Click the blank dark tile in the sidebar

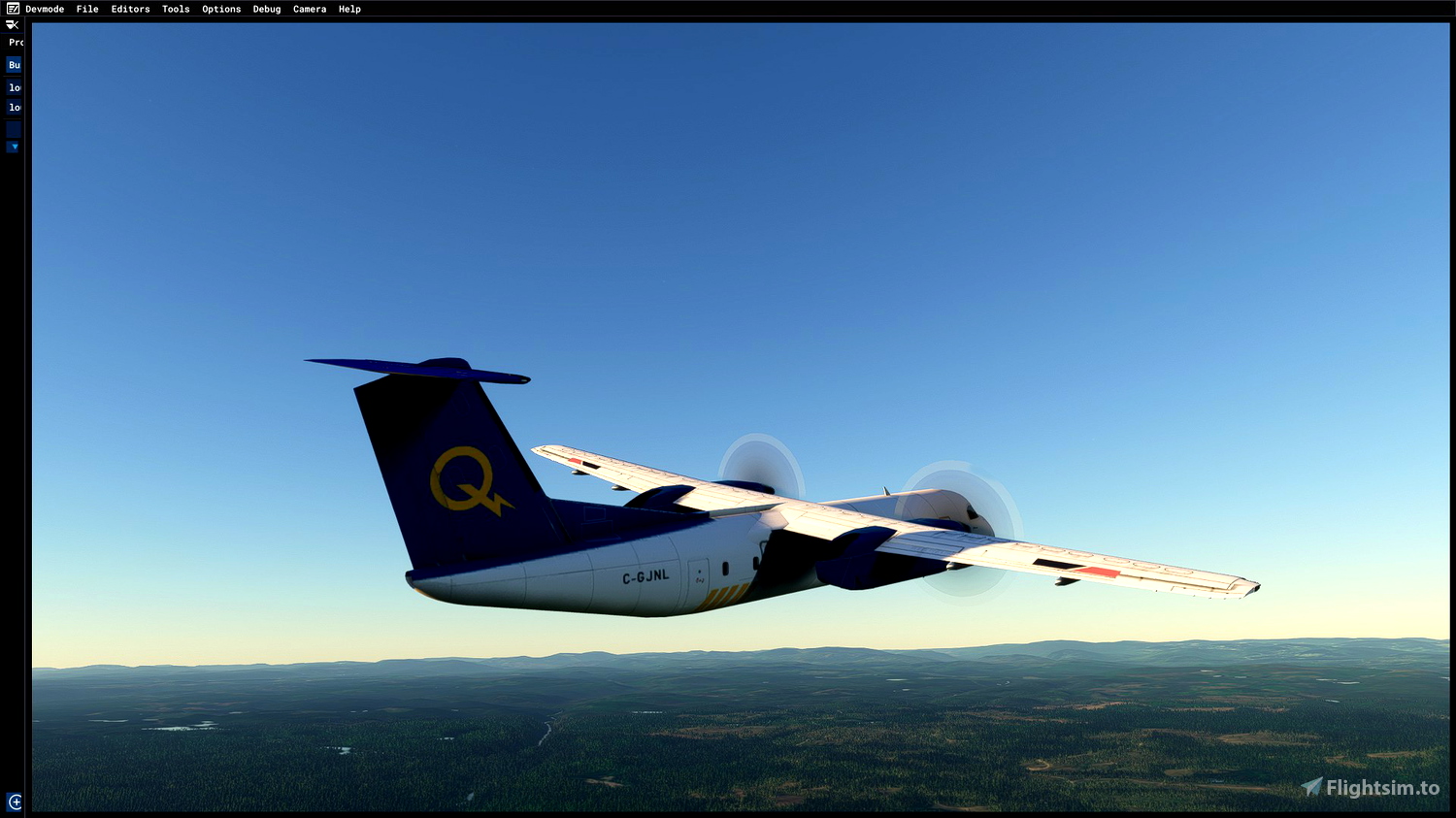13,128
